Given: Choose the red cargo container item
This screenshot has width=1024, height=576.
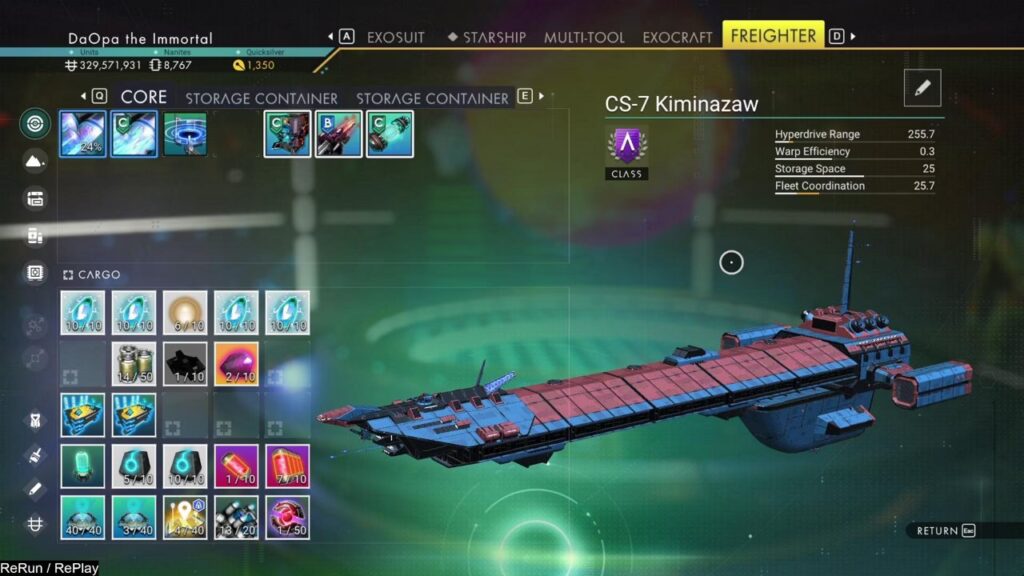Looking at the screenshot, I should (x=288, y=466).
